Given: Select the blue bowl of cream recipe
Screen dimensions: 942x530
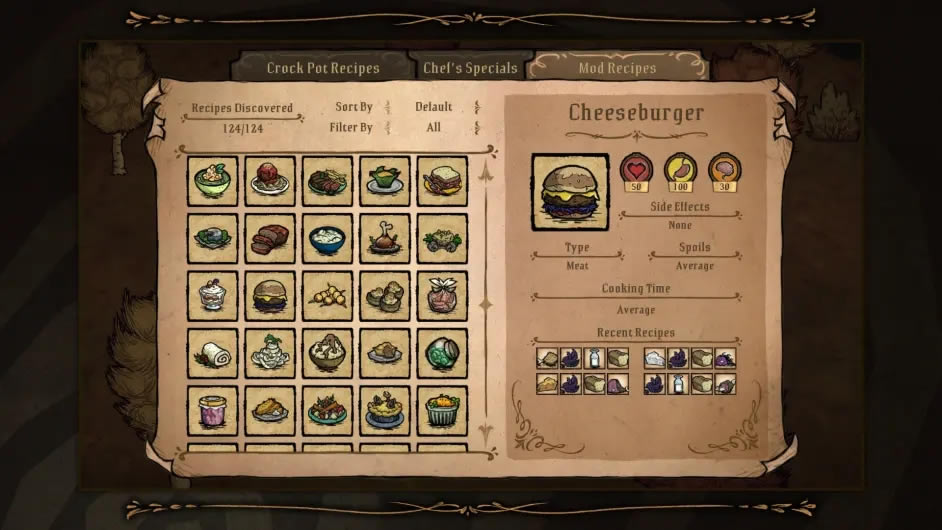Looking at the screenshot, I should 327,239.
